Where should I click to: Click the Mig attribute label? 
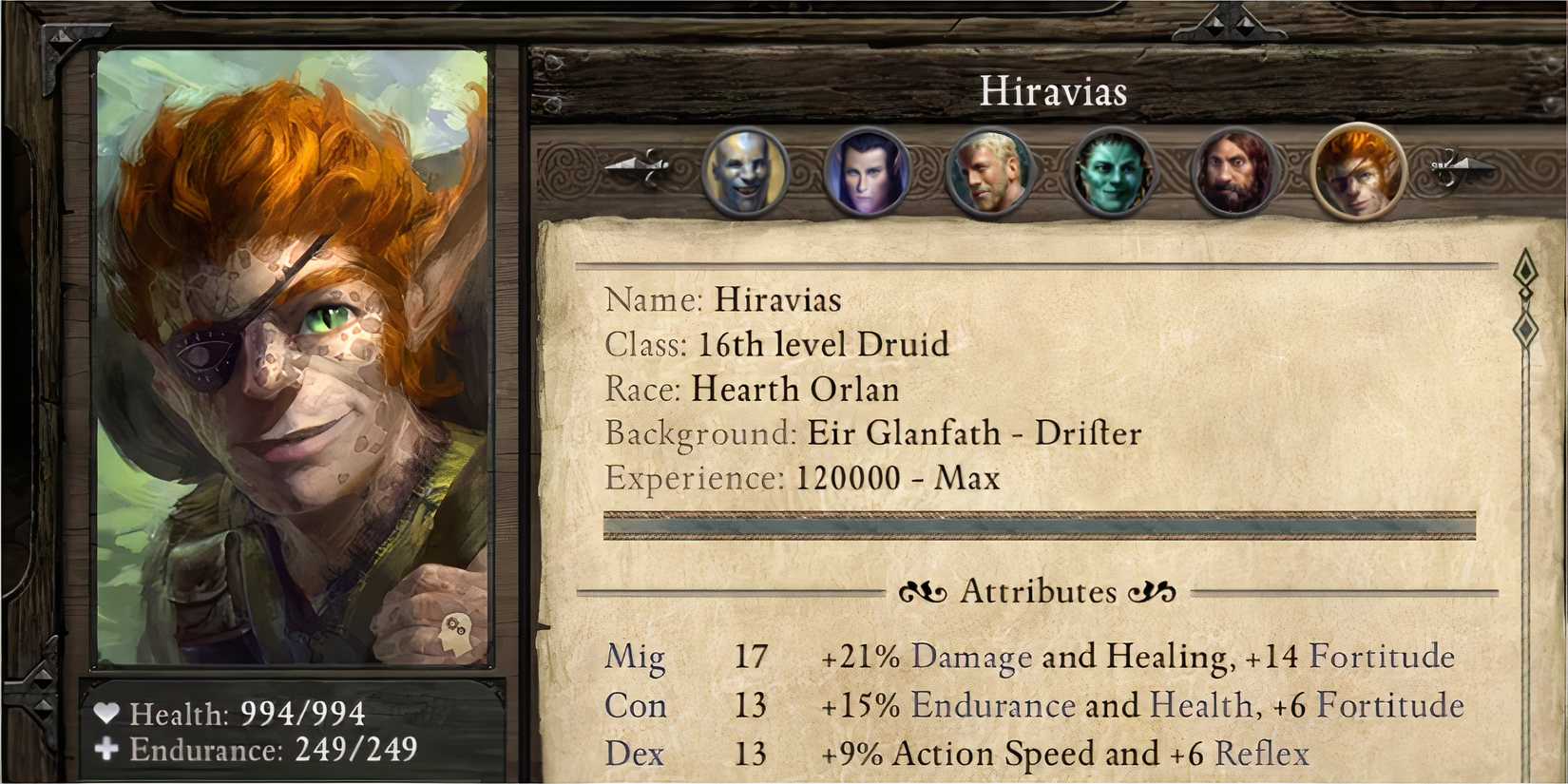(x=635, y=657)
